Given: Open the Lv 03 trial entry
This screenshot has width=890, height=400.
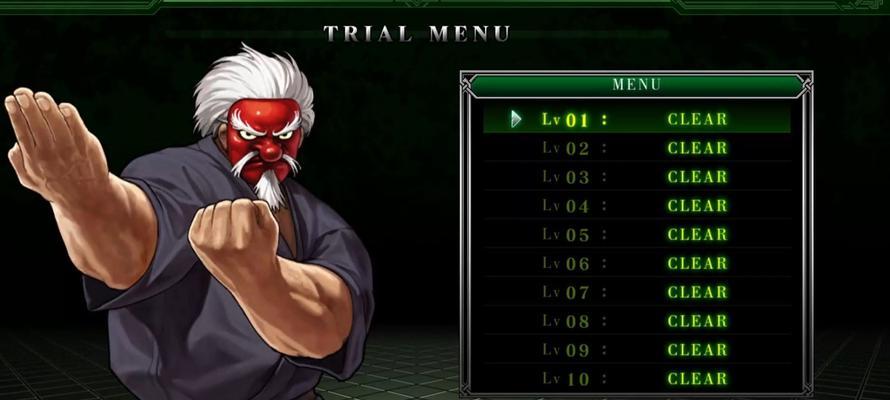Looking at the screenshot, I should pos(636,177).
